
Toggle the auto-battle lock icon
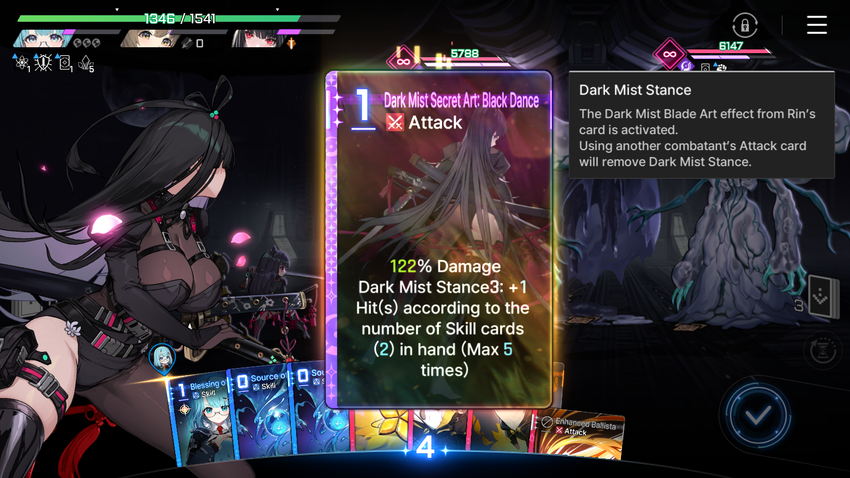[x=744, y=25]
